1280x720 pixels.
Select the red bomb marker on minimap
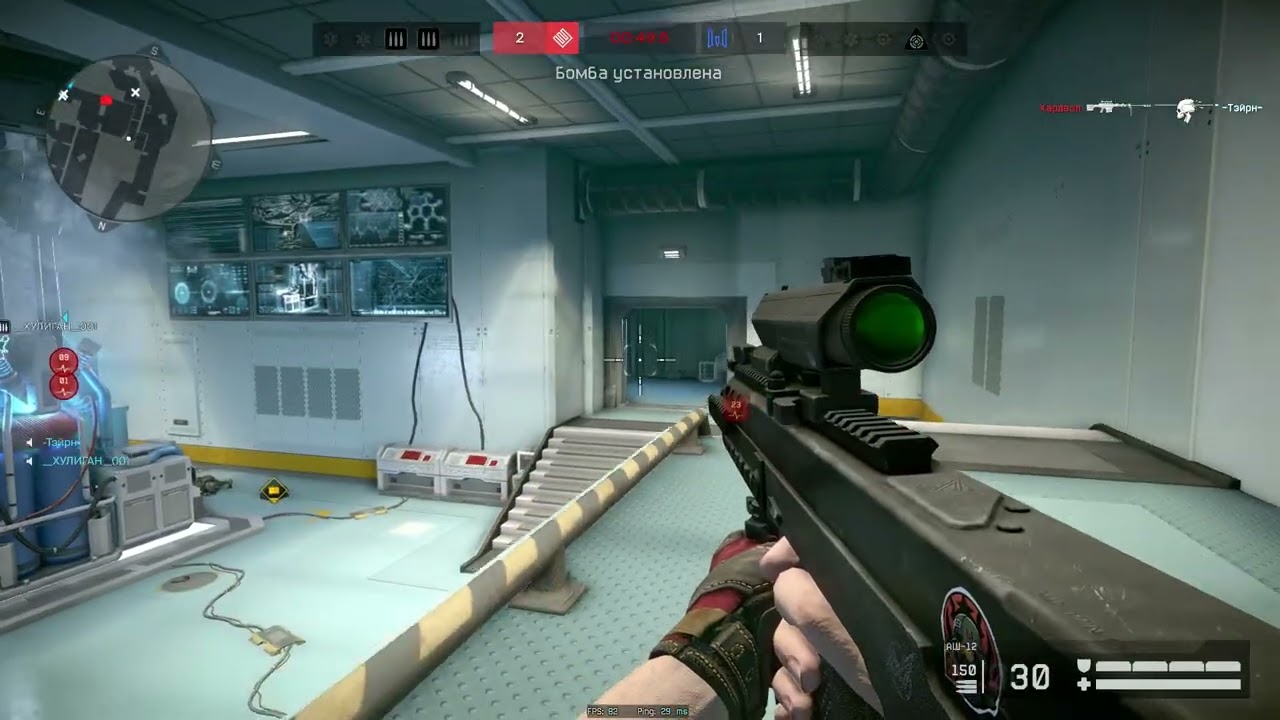pyautogui.click(x=106, y=100)
